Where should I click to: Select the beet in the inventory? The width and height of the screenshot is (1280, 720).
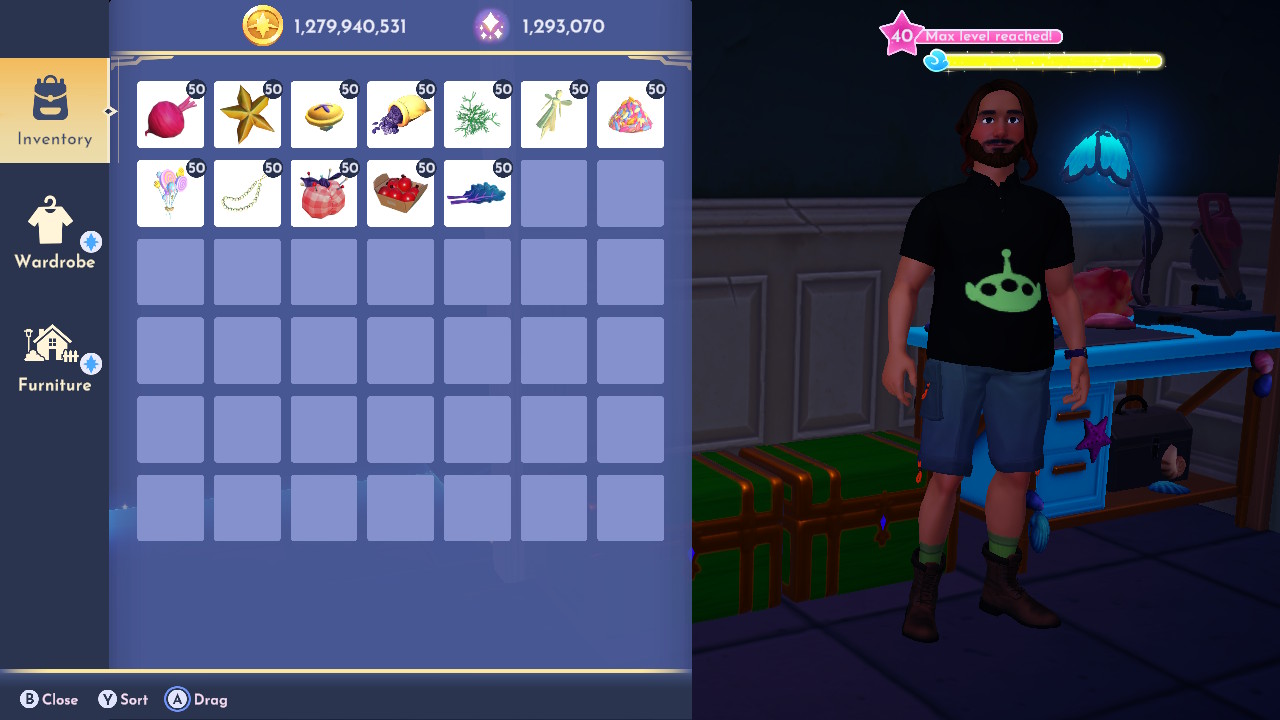(170, 115)
